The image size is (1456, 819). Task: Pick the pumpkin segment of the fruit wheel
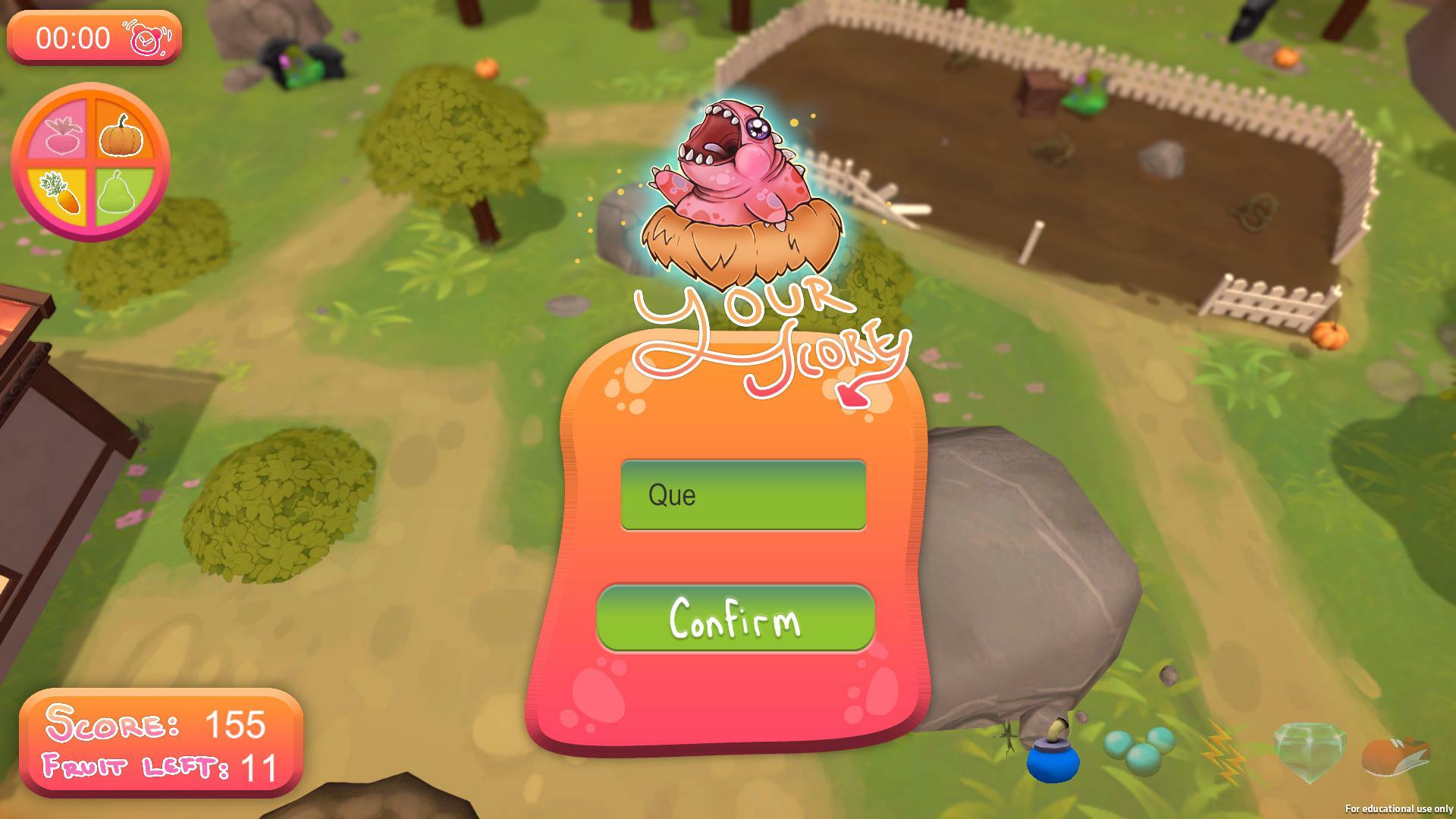point(122,133)
